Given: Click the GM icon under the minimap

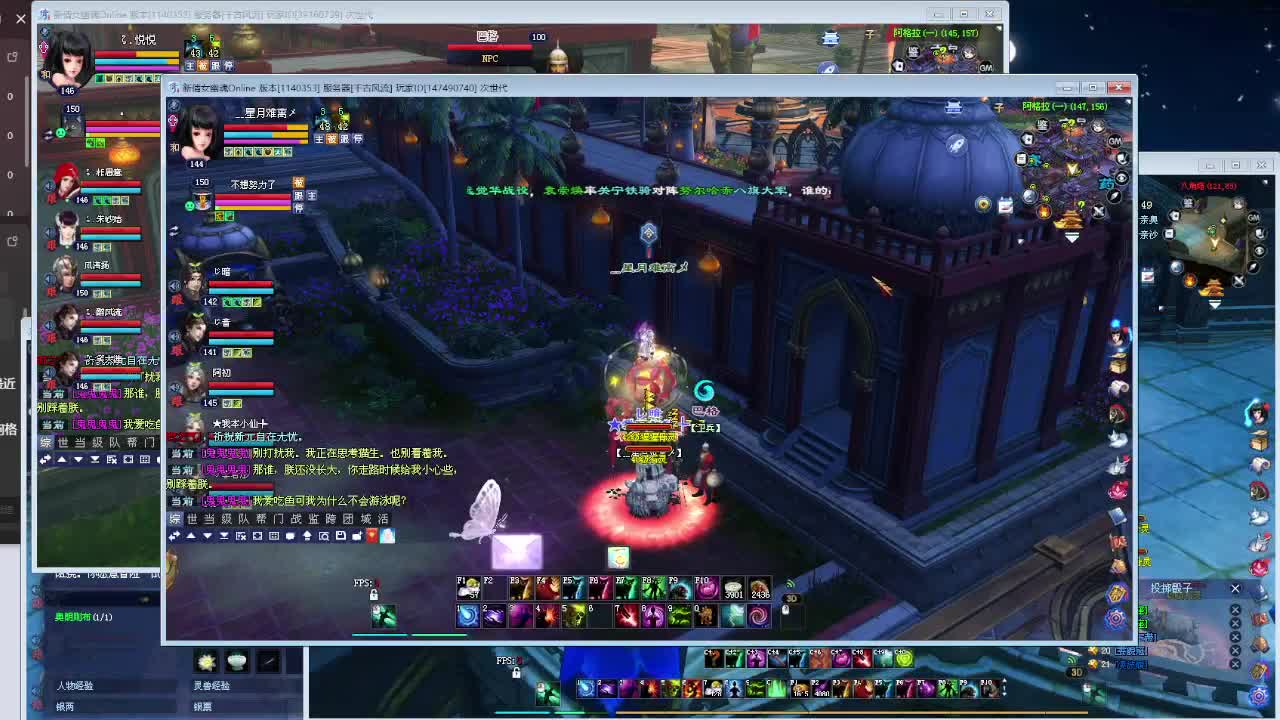Looking at the screenshot, I should [1114, 141].
